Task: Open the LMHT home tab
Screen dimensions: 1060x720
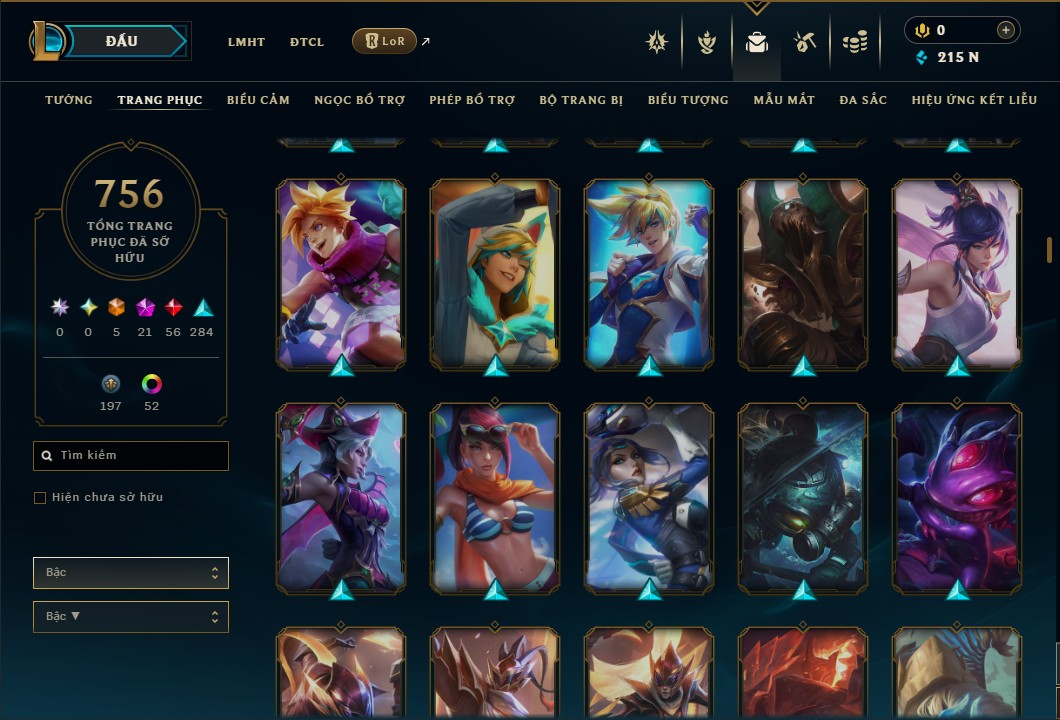Action: [246, 42]
